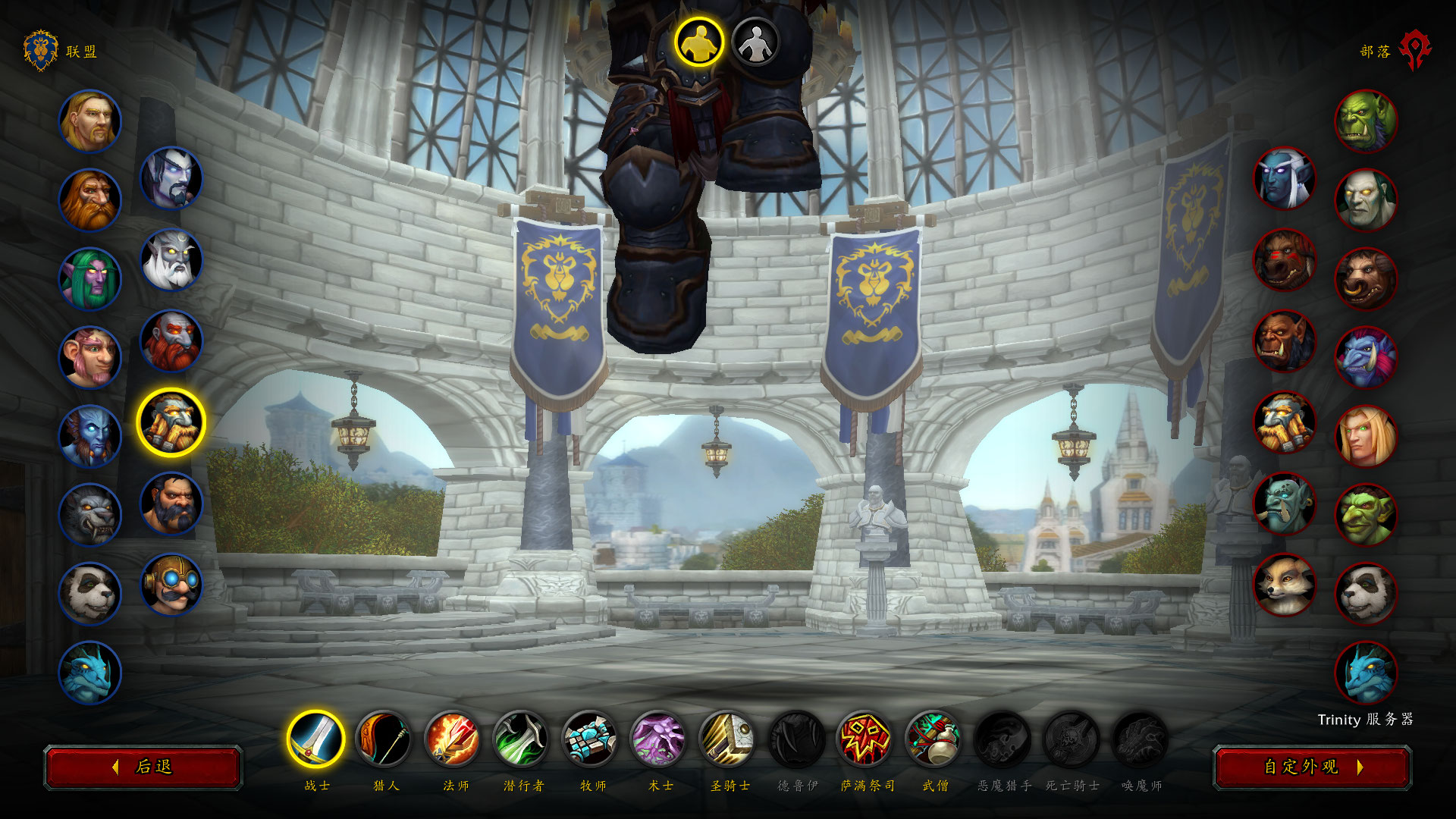1456x819 pixels.
Task: Select the Alliance worgen wolf portrait
Action: pyautogui.click(x=90, y=515)
